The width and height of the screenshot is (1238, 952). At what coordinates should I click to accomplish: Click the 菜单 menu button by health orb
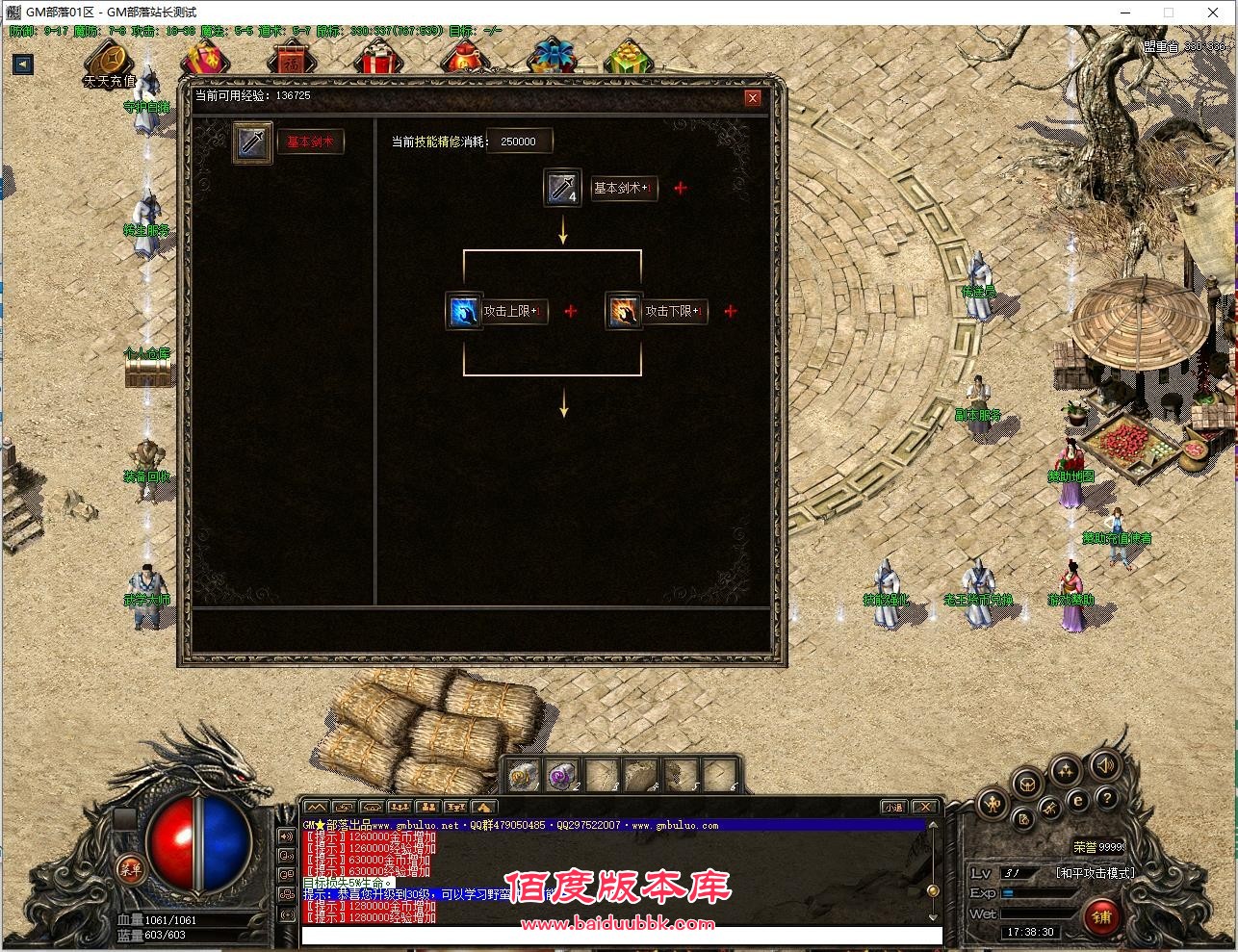tap(129, 867)
